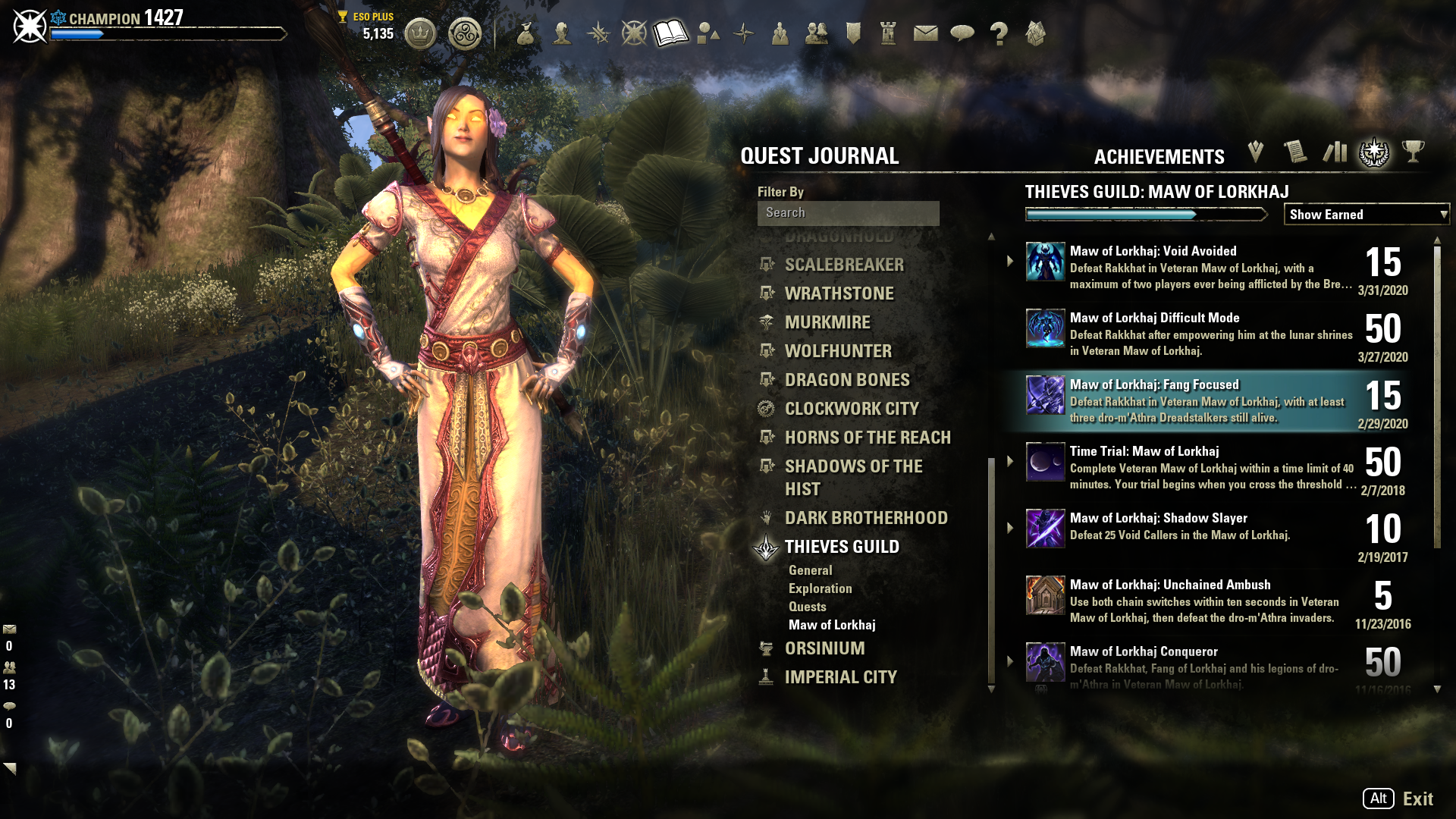Select the Void Avoided achievement row

tap(1210, 267)
